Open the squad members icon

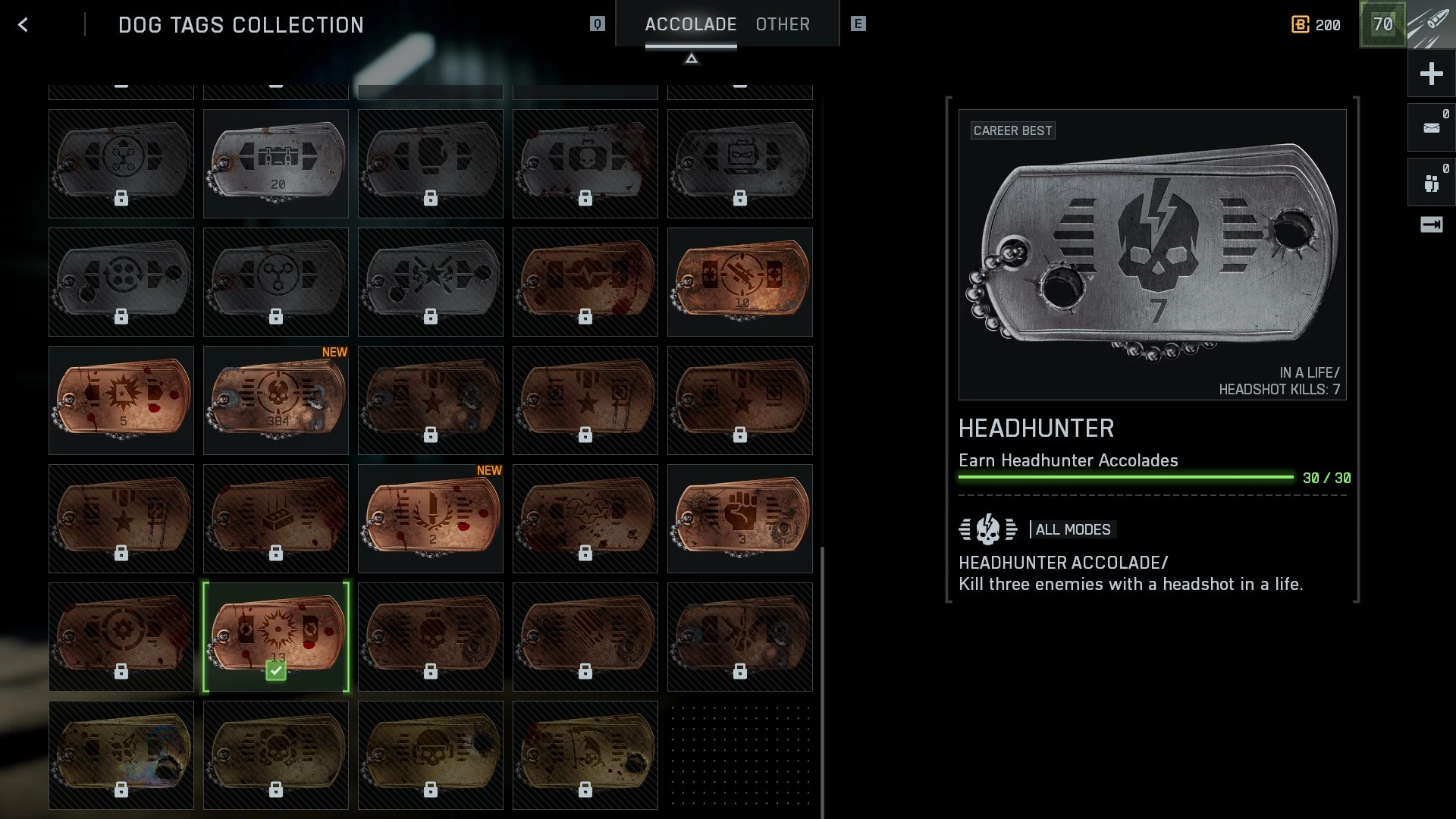coord(1431,183)
